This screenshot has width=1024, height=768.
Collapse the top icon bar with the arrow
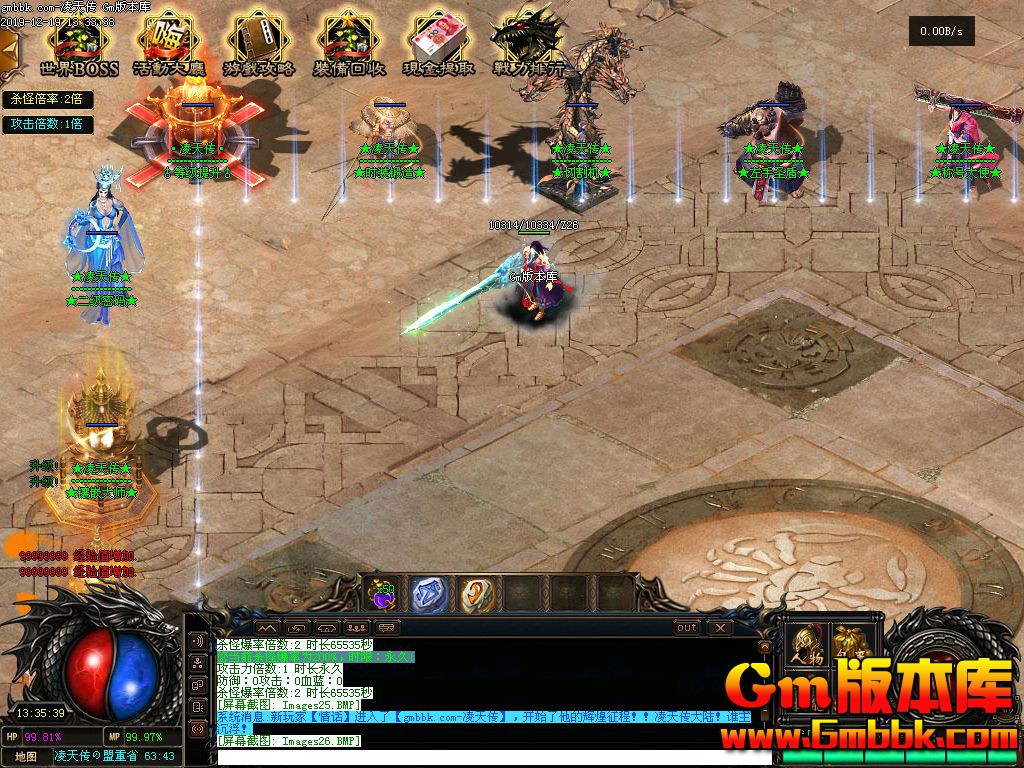[8, 47]
